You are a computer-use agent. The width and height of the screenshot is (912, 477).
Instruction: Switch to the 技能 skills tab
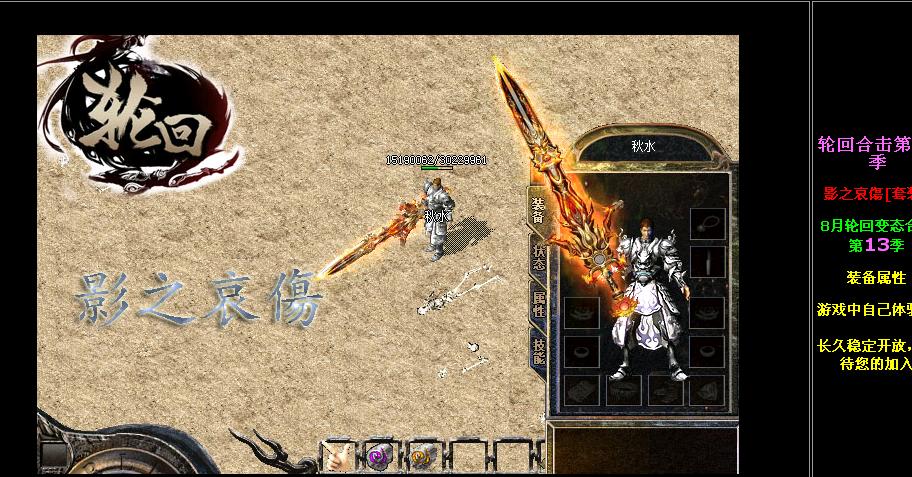[538, 347]
